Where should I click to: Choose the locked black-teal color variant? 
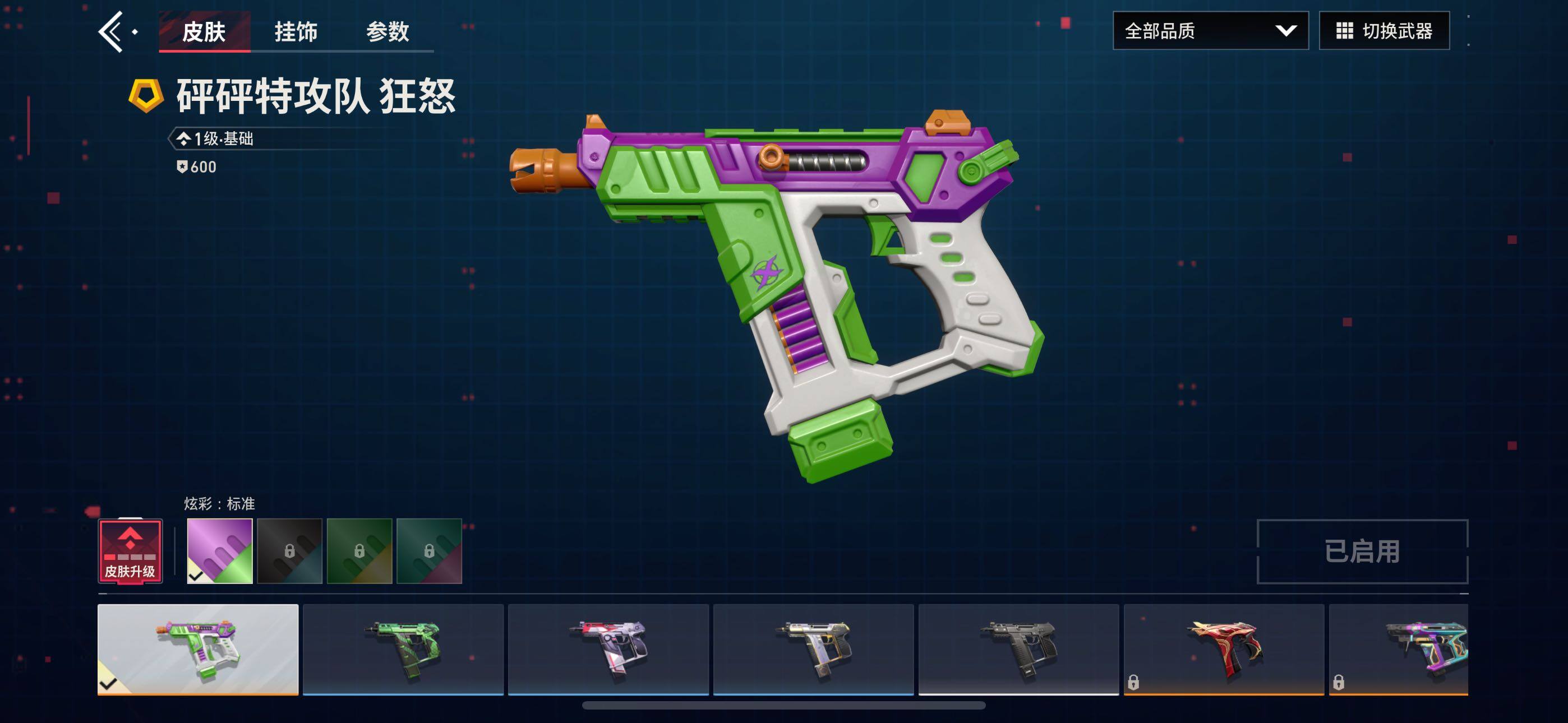290,551
